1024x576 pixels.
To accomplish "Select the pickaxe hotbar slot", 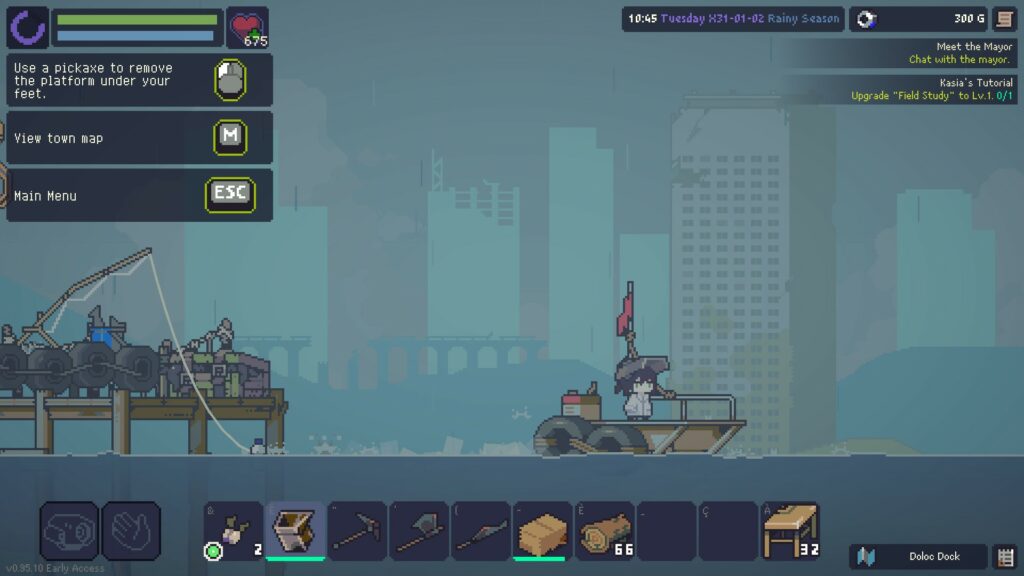I will coord(357,530).
